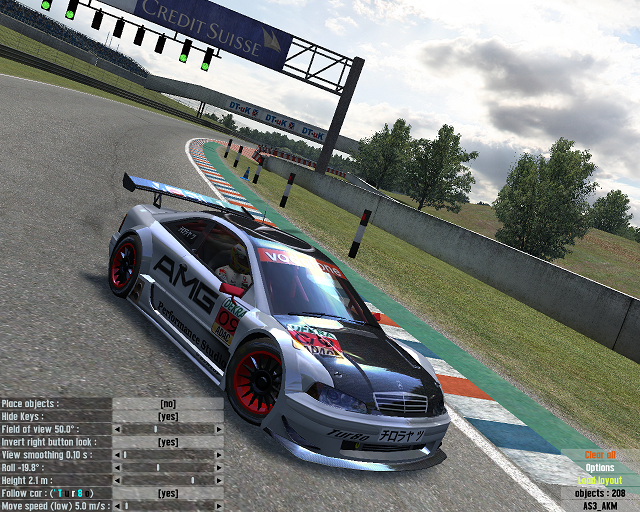Increase View smoothing with right arrow
This screenshot has height=512, width=640.
coord(218,455)
